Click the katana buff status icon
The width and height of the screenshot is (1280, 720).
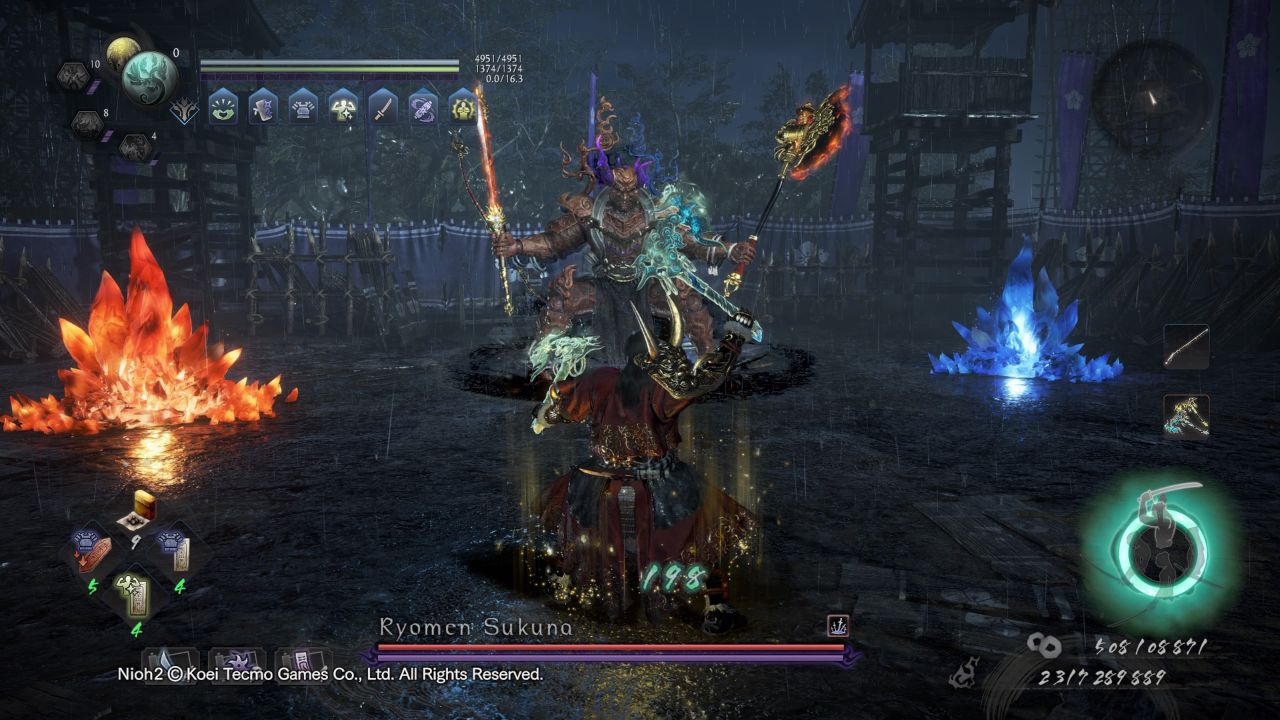point(383,106)
